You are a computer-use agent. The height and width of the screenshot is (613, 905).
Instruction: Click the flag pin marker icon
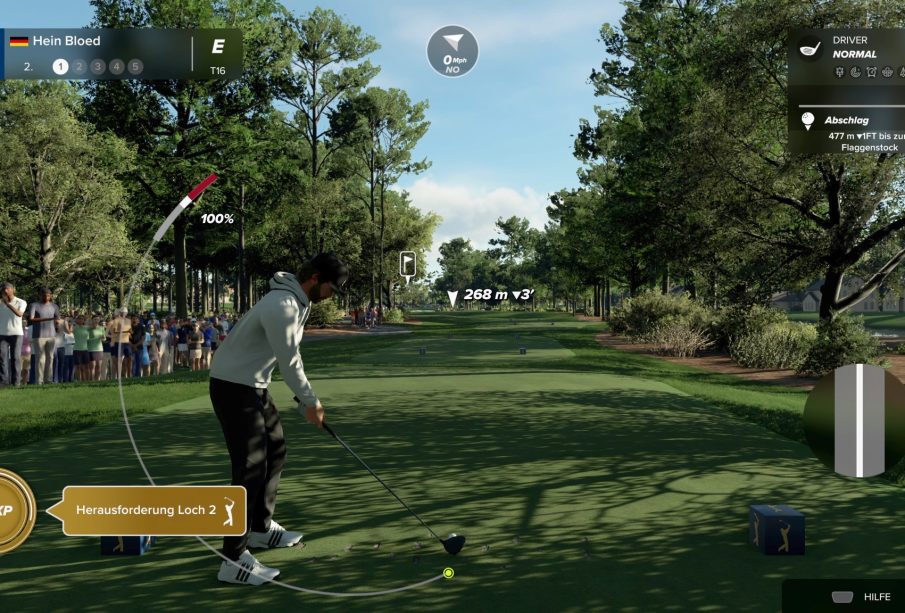[x=408, y=264]
